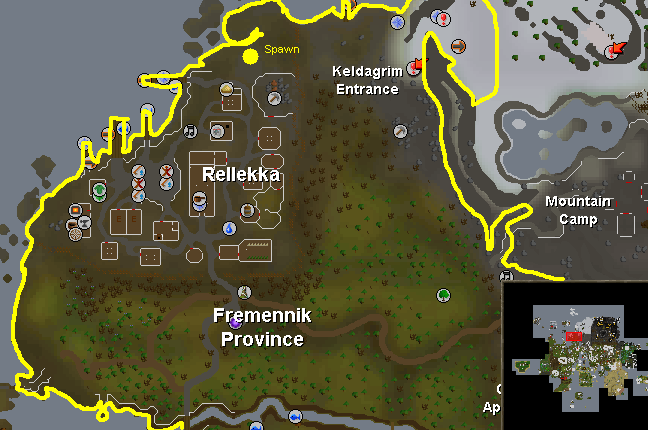This screenshot has height=430, width=648.
Task: Click the Fremennik Province region label
Action: click(262, 327)
